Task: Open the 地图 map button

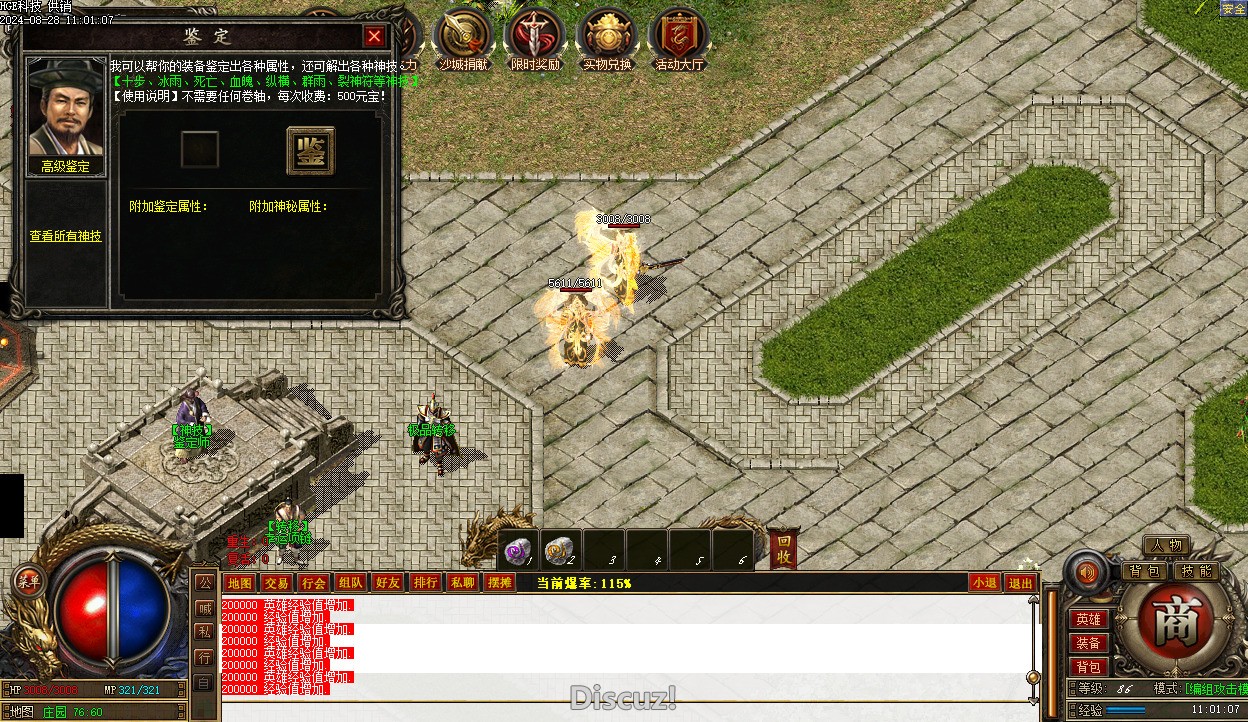Action: click(x=239, y=583)
